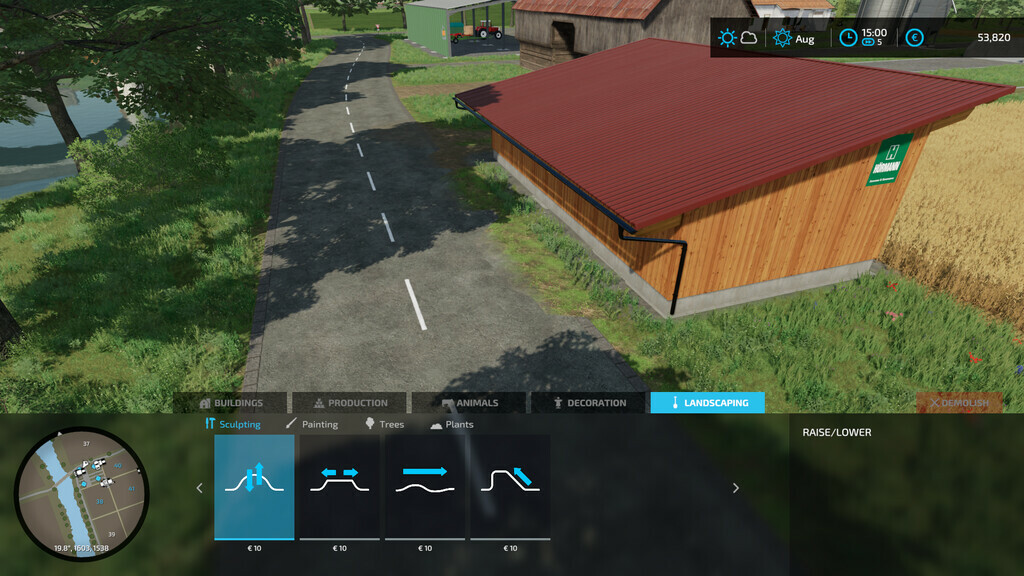This screenshot has height=576, width=1024.
Task: Click the left arrow of the tool list
Action: [x=199, y=488]
